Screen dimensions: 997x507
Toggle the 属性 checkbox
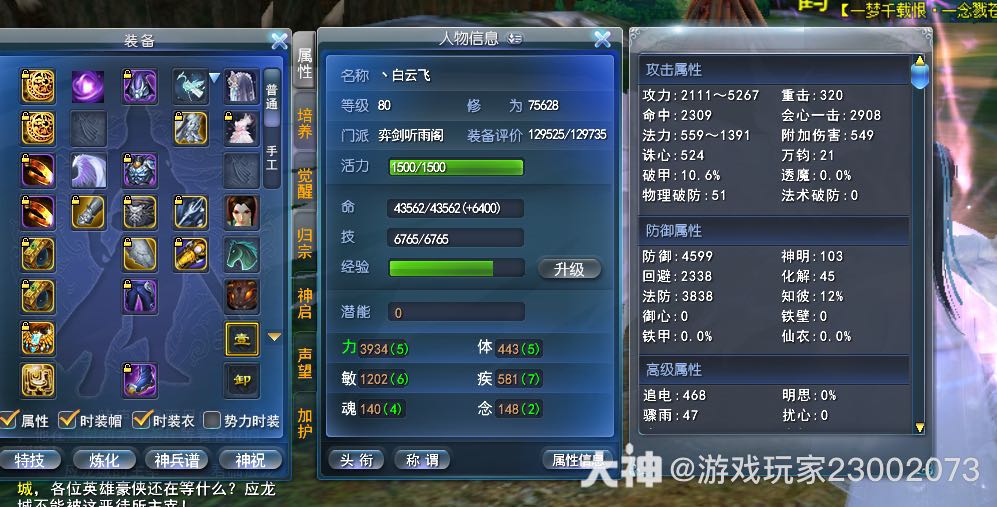tap(9, 420)
